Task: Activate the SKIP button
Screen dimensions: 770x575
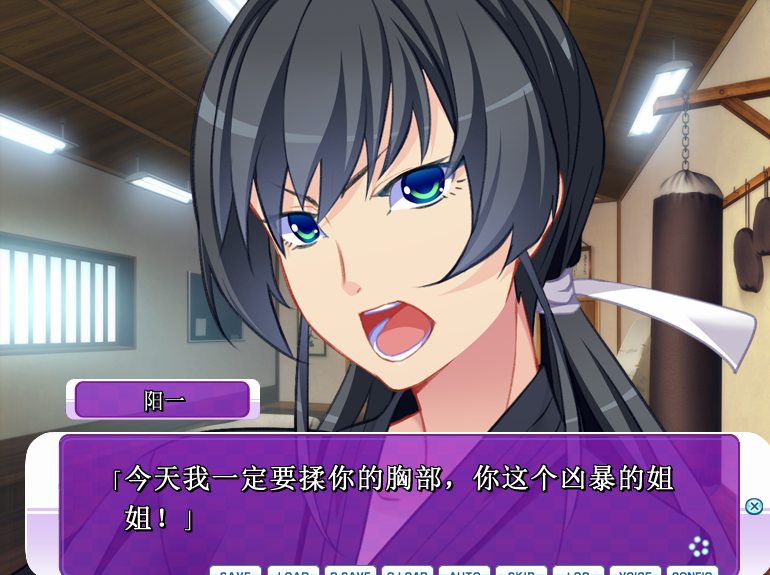Action: tap(521, 571)
